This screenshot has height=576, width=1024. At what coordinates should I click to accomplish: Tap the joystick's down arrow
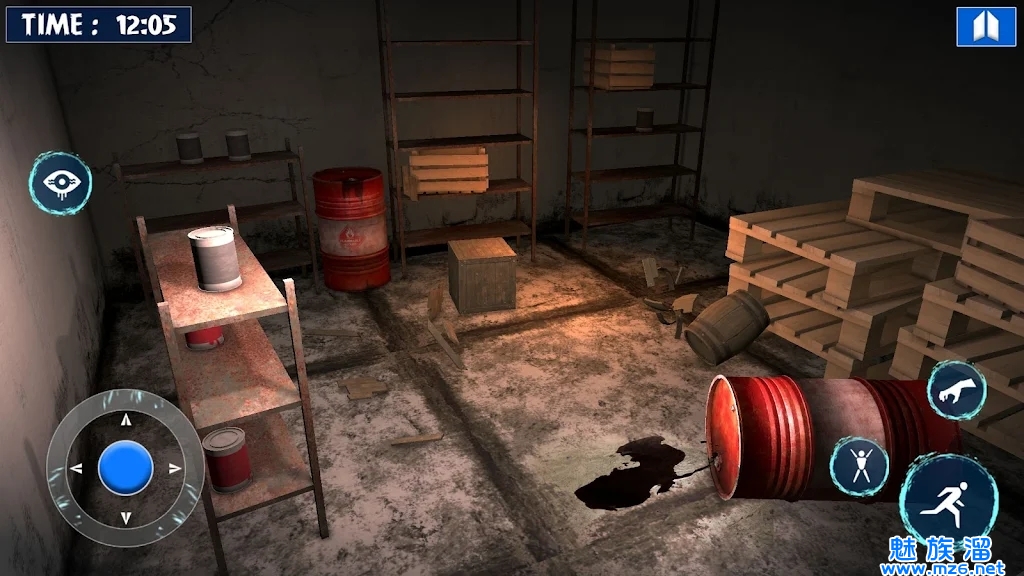[126, 517]
